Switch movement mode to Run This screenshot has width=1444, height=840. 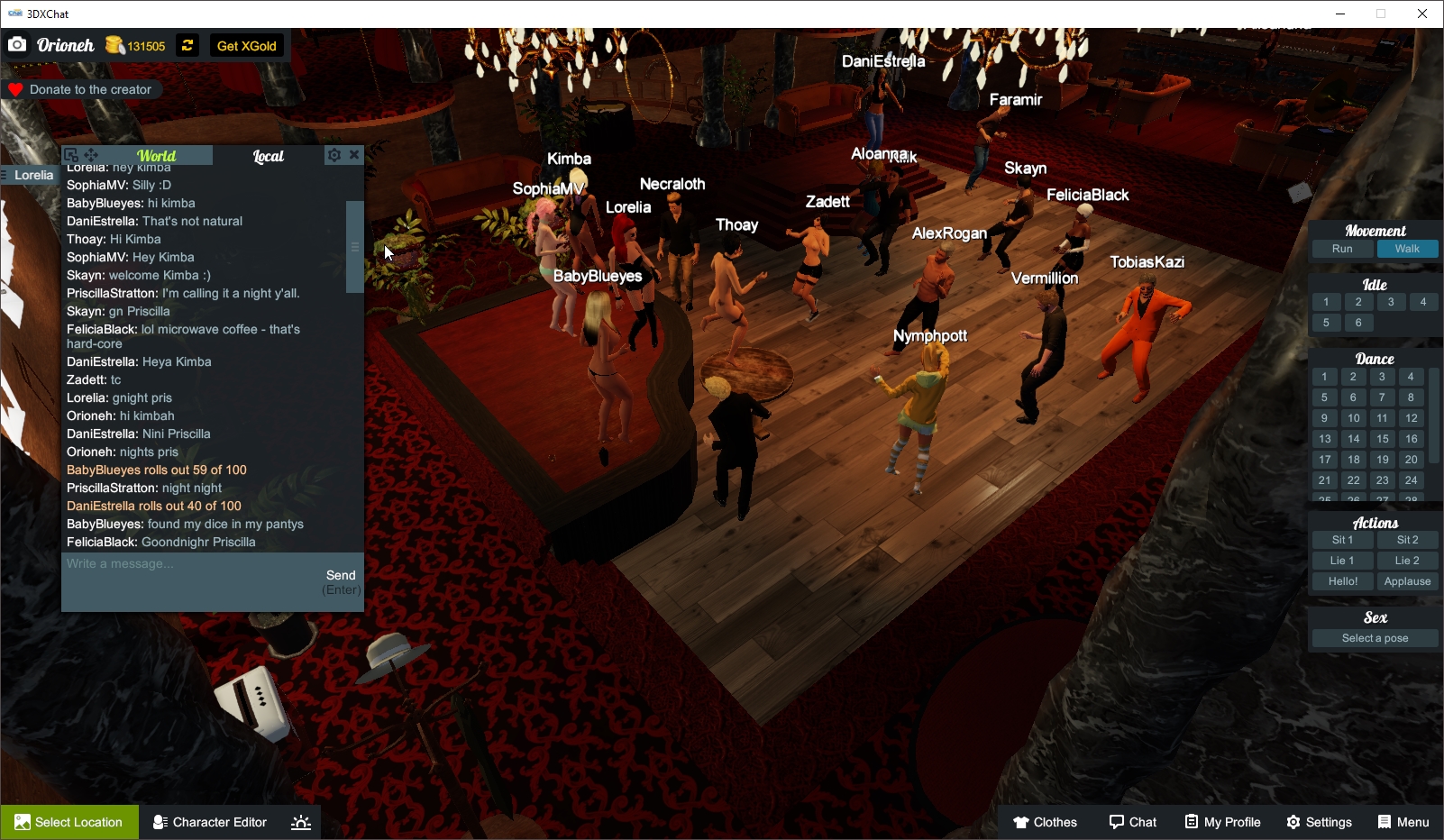(1342, 249)
